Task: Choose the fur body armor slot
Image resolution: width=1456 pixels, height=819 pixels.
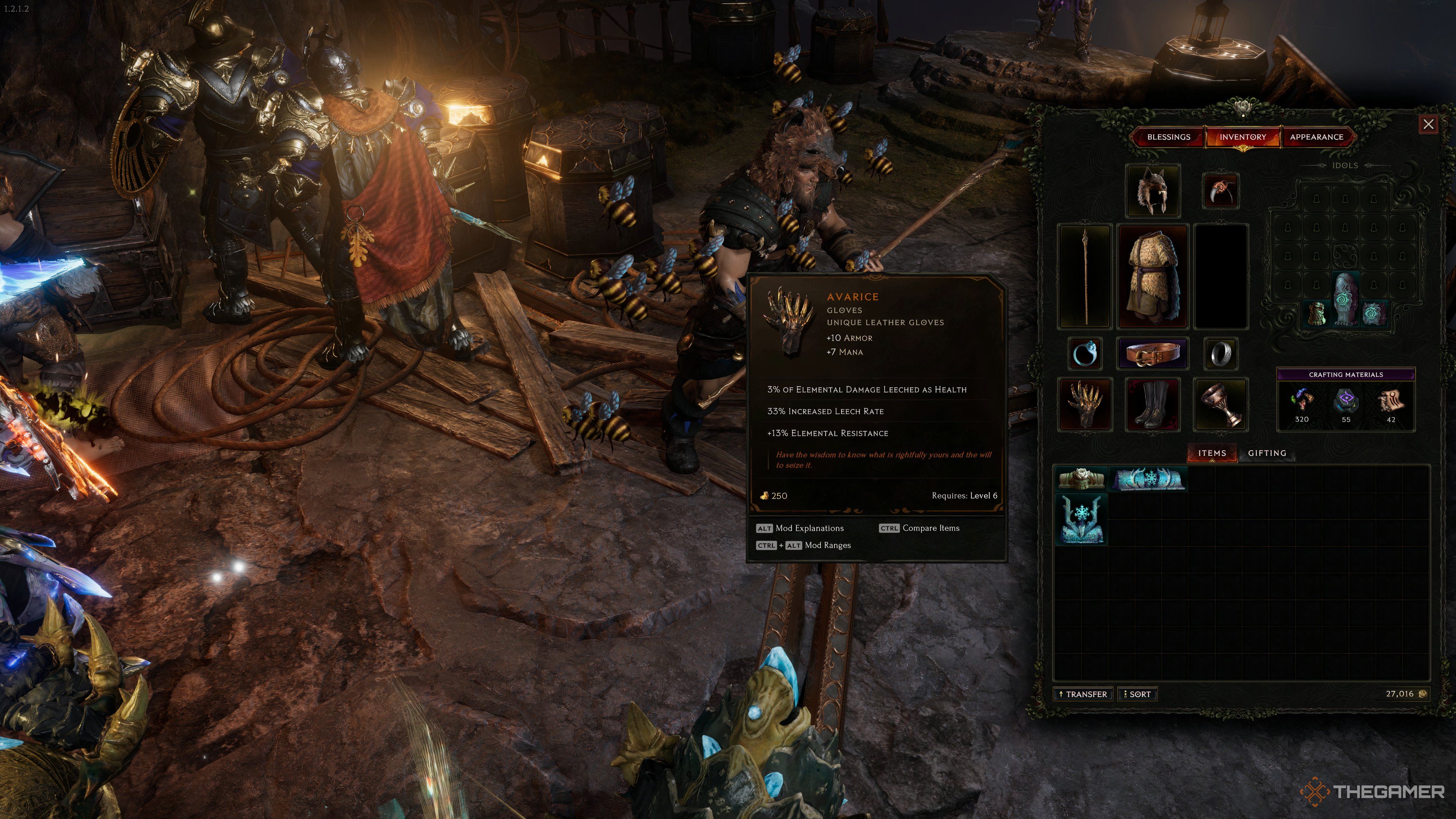Action: 1153,276
